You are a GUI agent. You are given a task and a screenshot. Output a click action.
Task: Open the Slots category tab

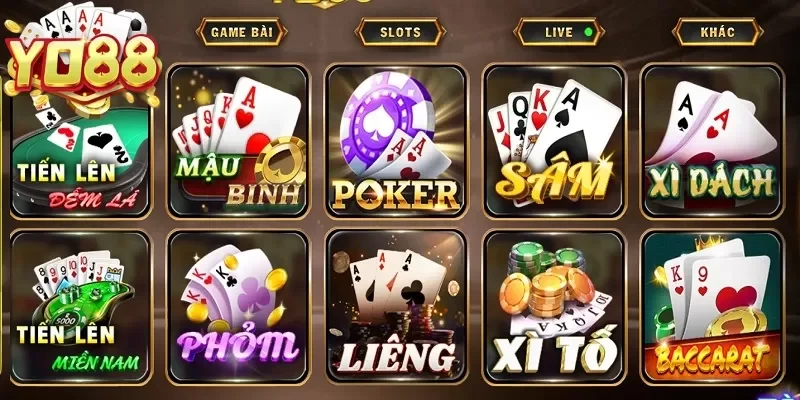click(400, 32)
